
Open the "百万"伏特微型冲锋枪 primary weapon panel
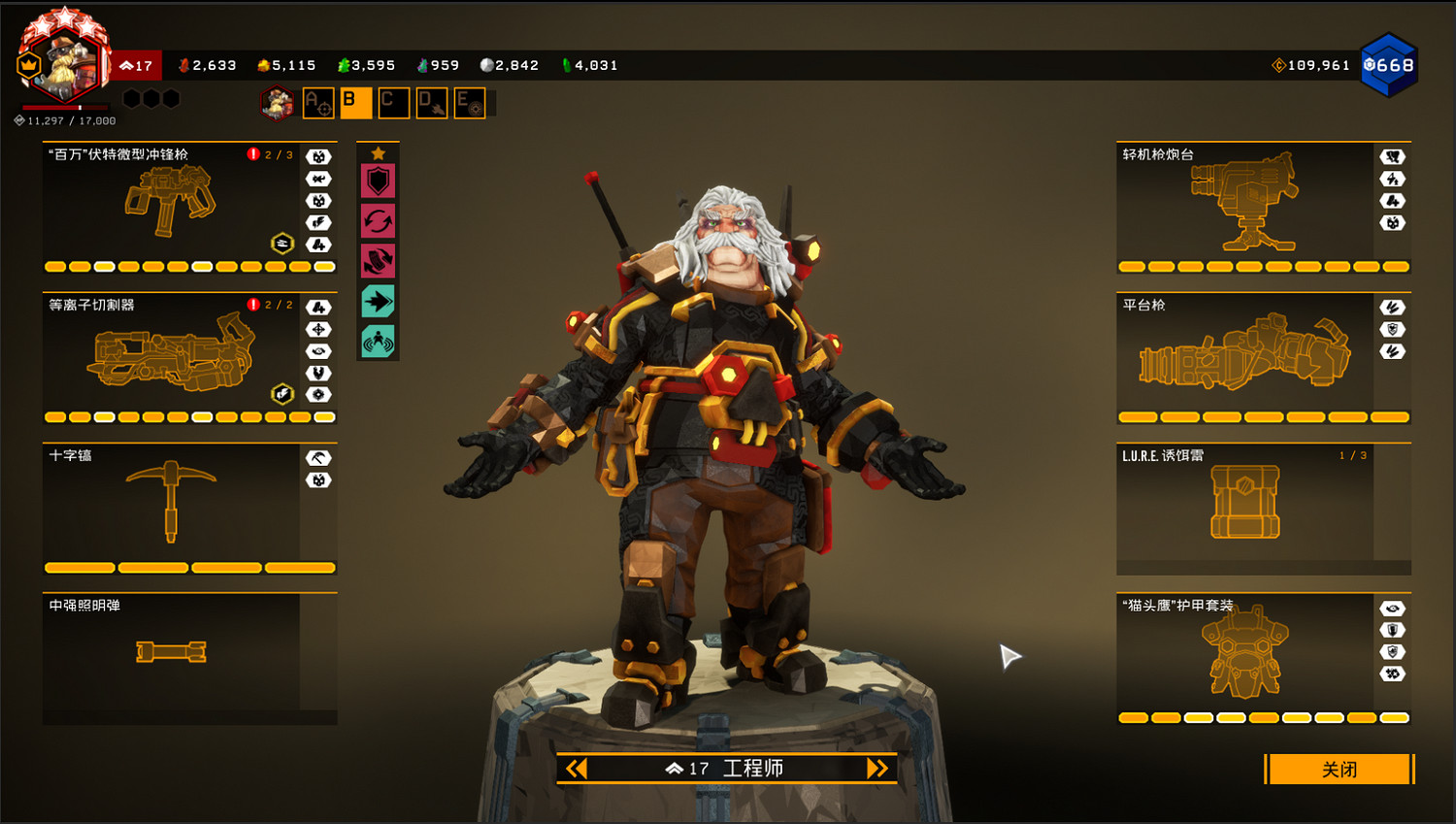(171, 204)
